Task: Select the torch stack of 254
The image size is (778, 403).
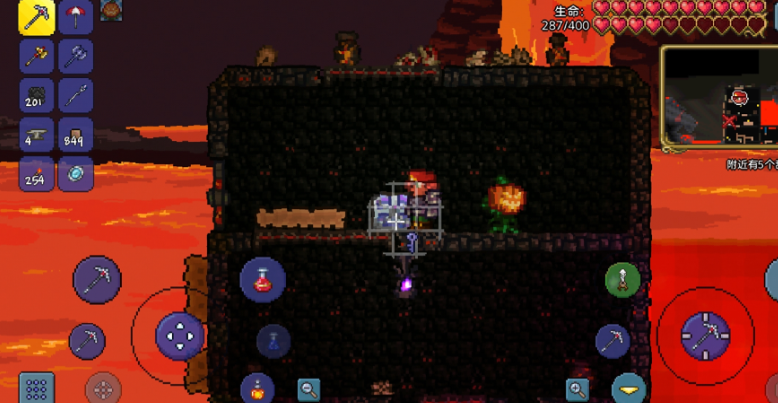Action: [x=37, y=174]
